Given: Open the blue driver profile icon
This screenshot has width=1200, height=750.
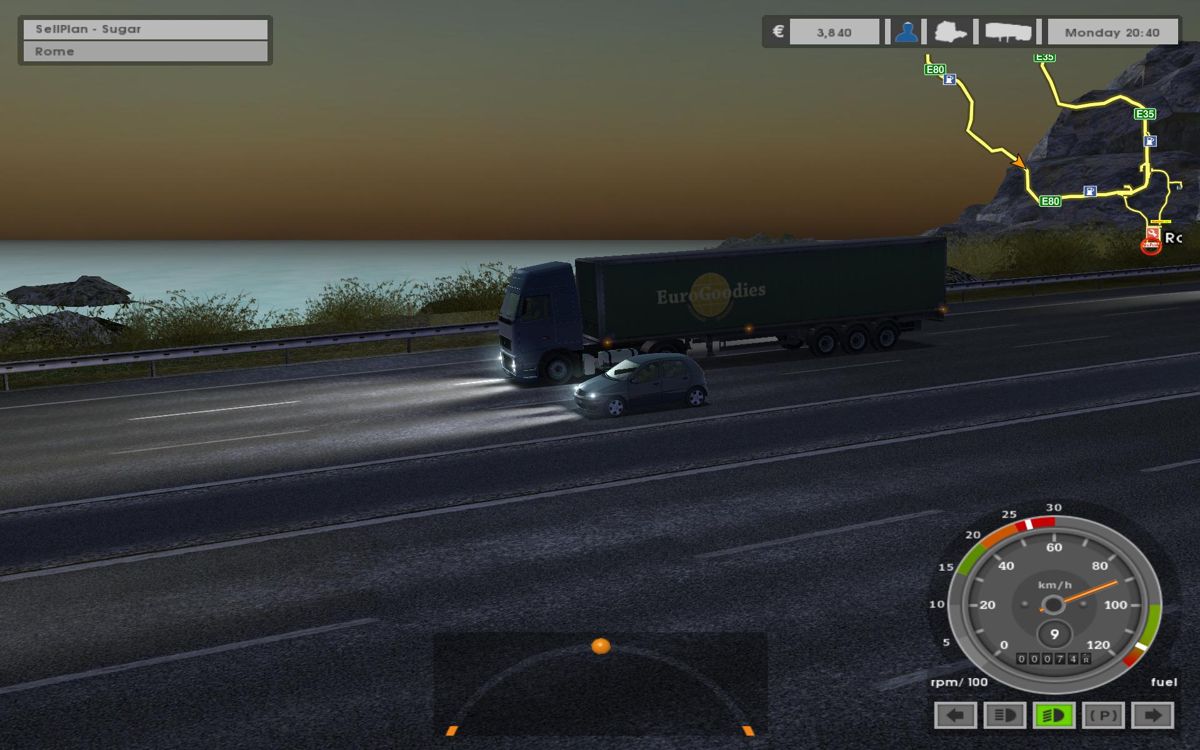Looking at the screenshot, I should click(906, 32).
